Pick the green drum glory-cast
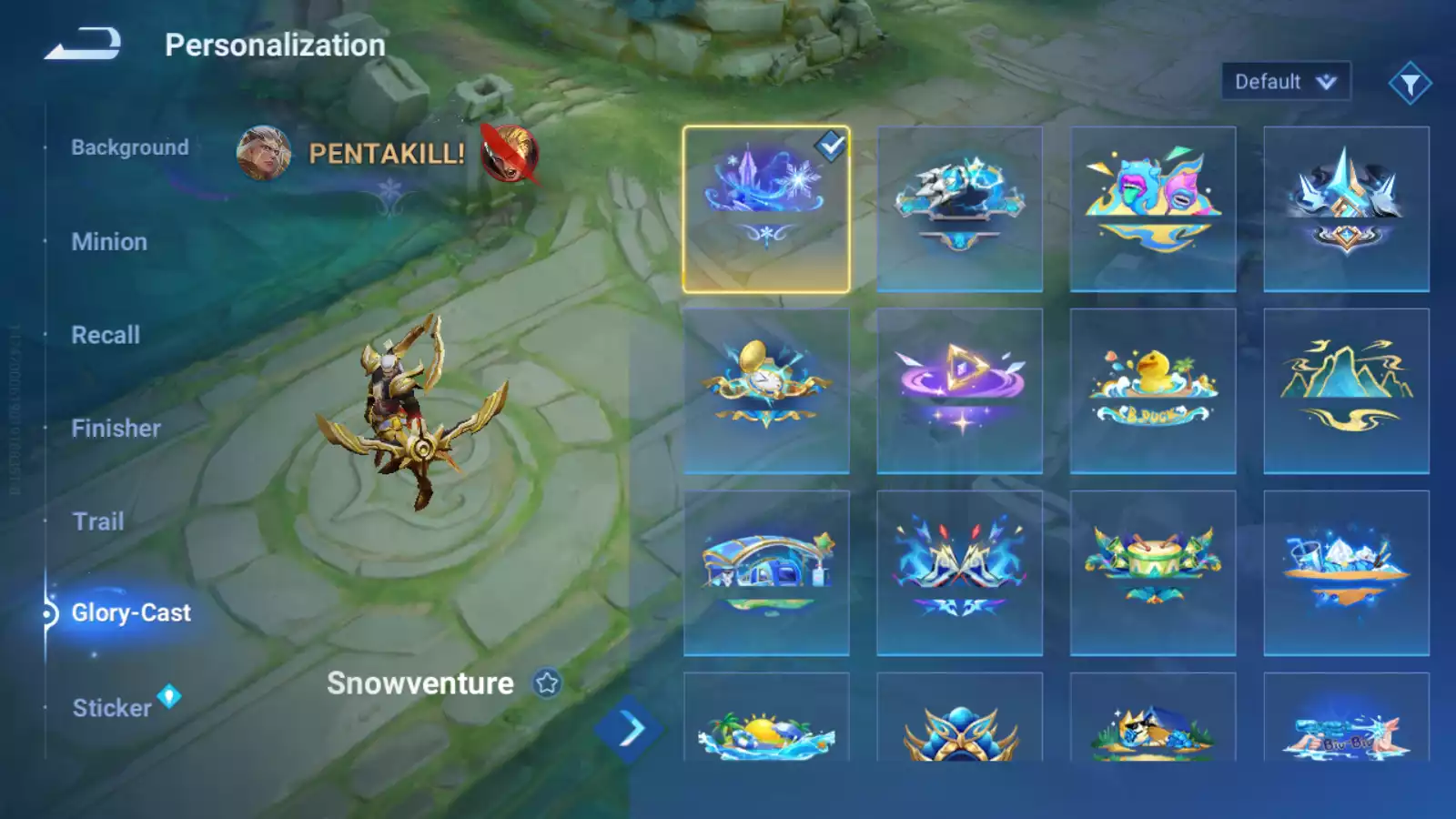 1153,573
